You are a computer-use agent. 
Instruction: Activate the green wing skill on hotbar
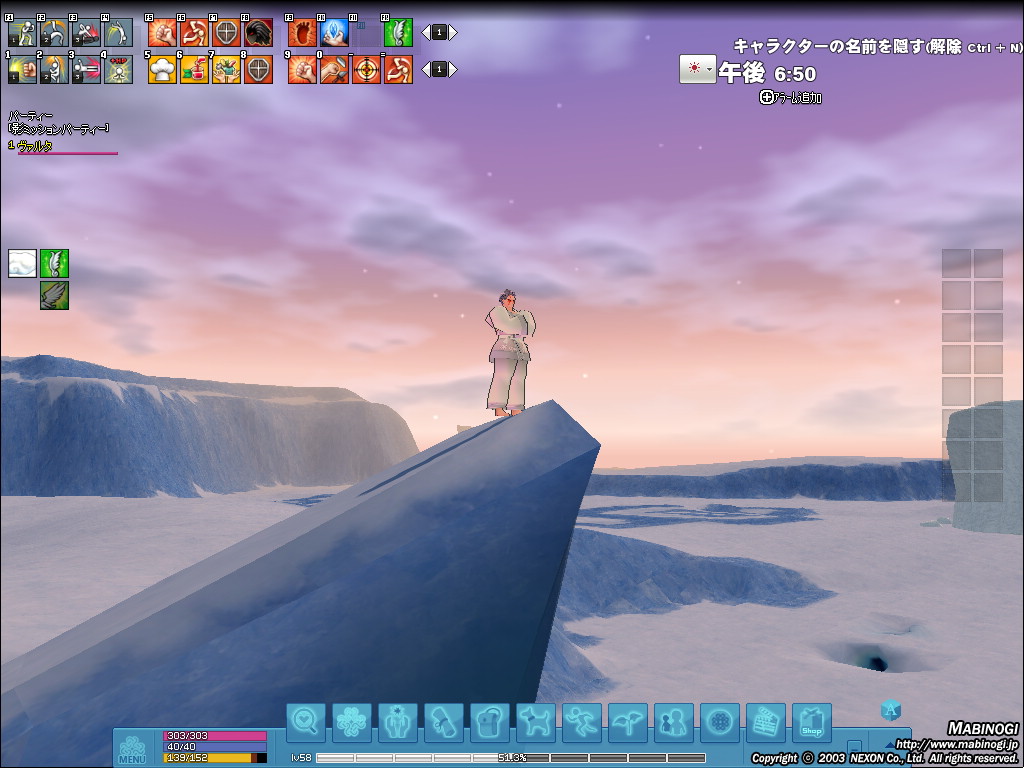[398, 33]
